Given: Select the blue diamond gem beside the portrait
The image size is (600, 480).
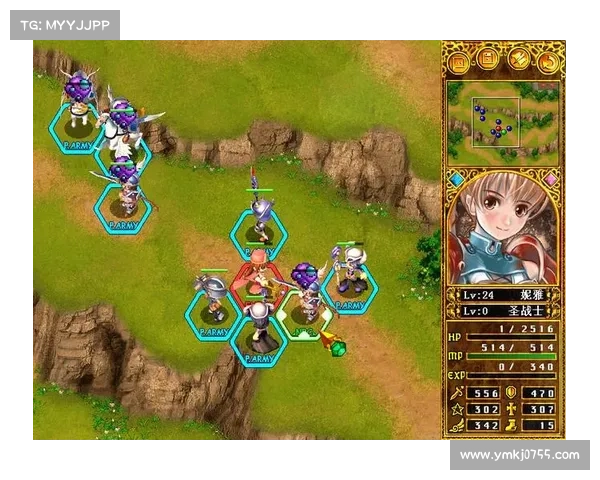Looking at the screenshot, I should [456, 179].
